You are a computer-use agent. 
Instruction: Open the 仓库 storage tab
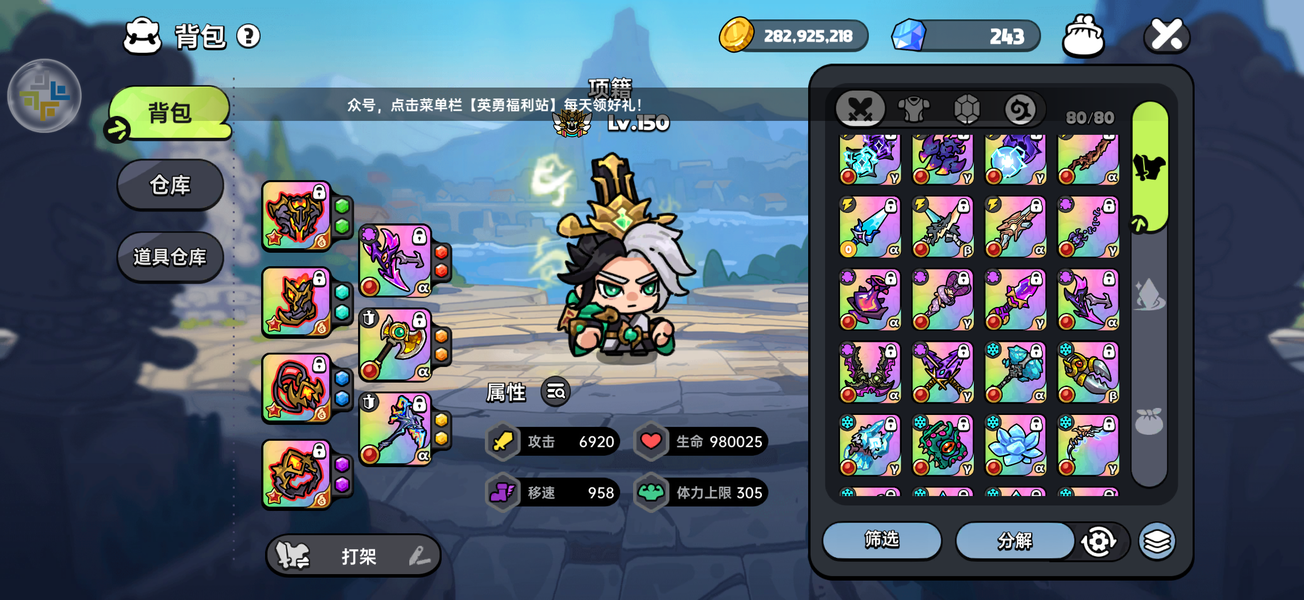pyautogui.click(x=170, y=185)
